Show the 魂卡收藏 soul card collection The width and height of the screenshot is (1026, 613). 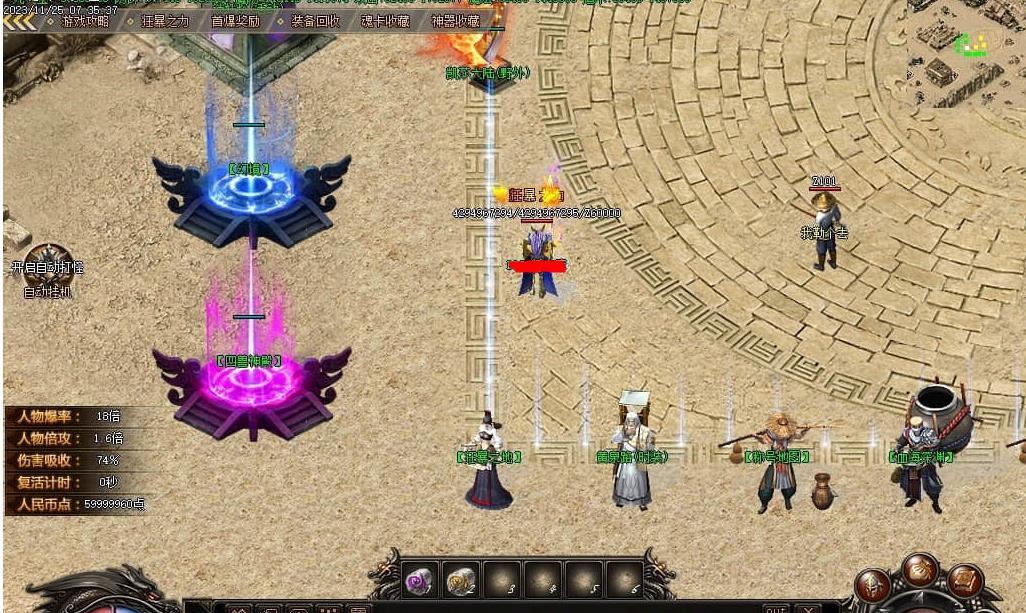[384, 21]
